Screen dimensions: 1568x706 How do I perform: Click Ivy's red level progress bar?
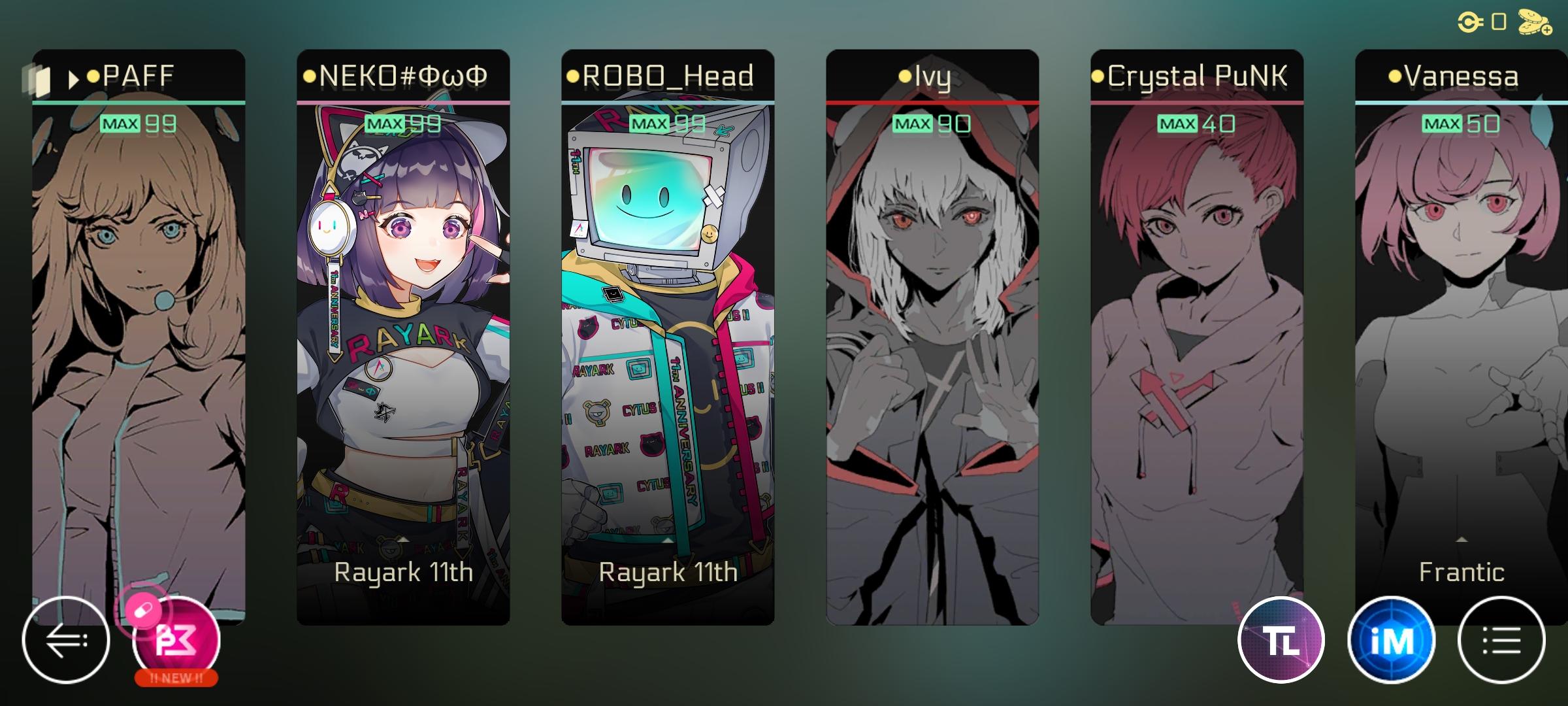point(934,103)
